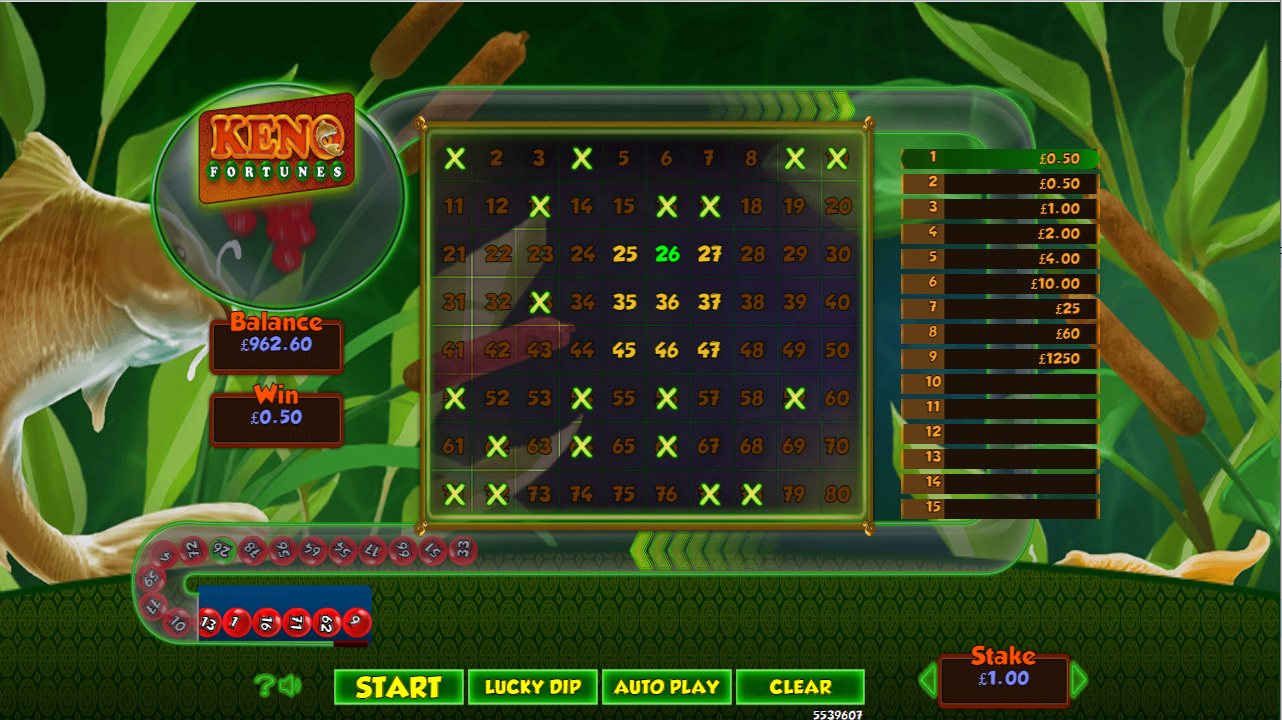The width and height of the screenshot is (1282, 720).
Task: Start the Keno draw
Action: tap(398, 687)
